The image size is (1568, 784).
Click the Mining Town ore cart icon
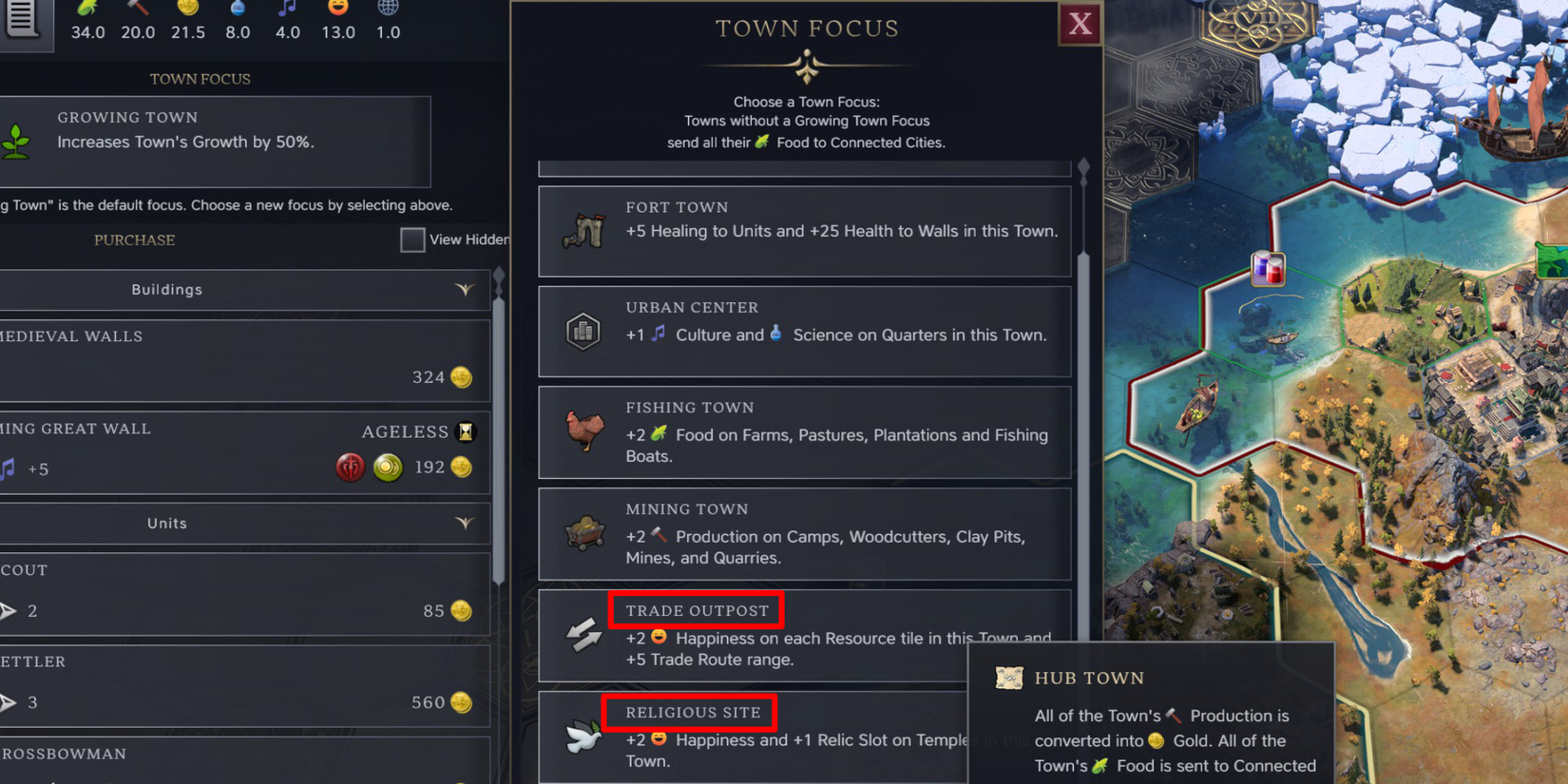583,532
